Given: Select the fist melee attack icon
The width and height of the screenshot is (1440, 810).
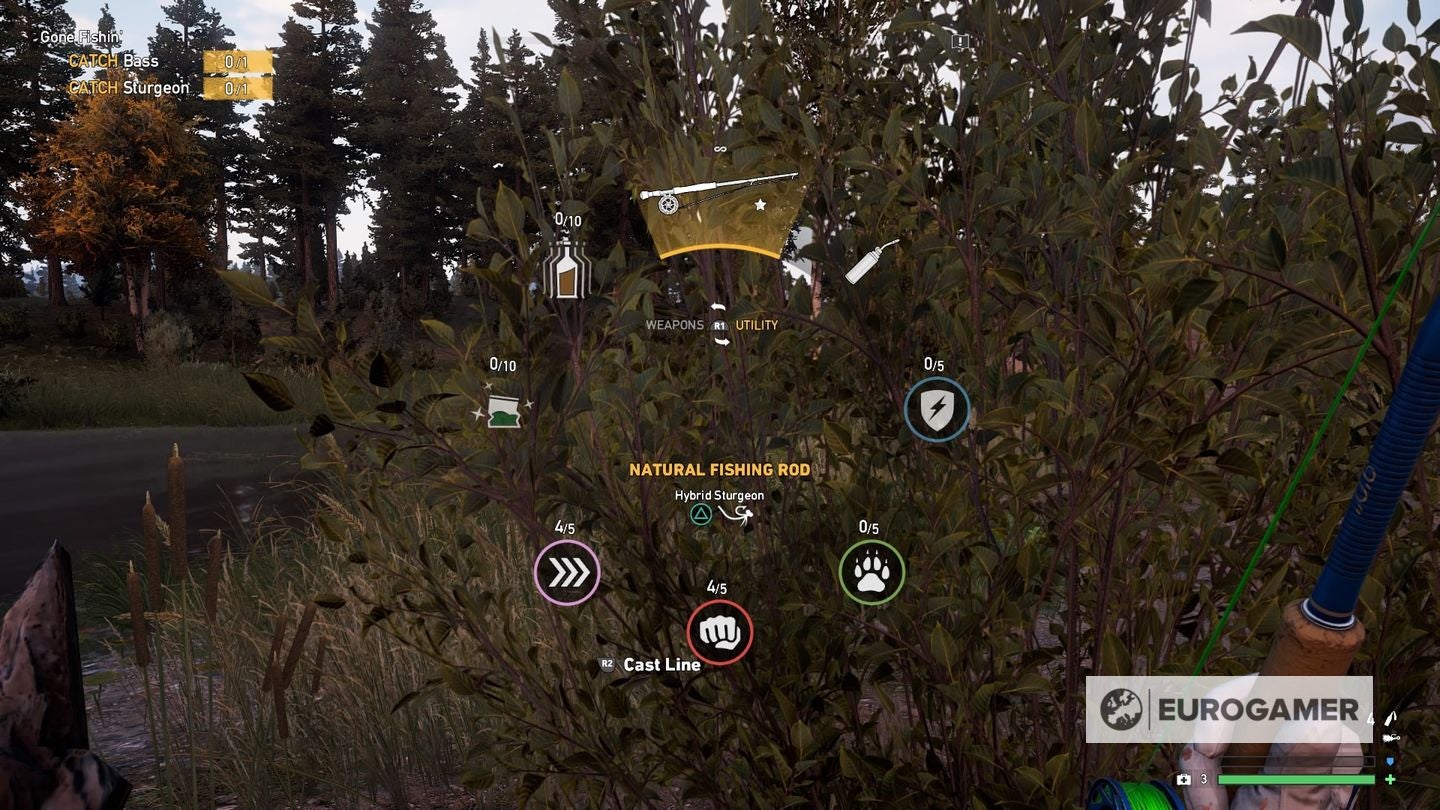Looking at the screenshot, I should [x=722, y=630].
